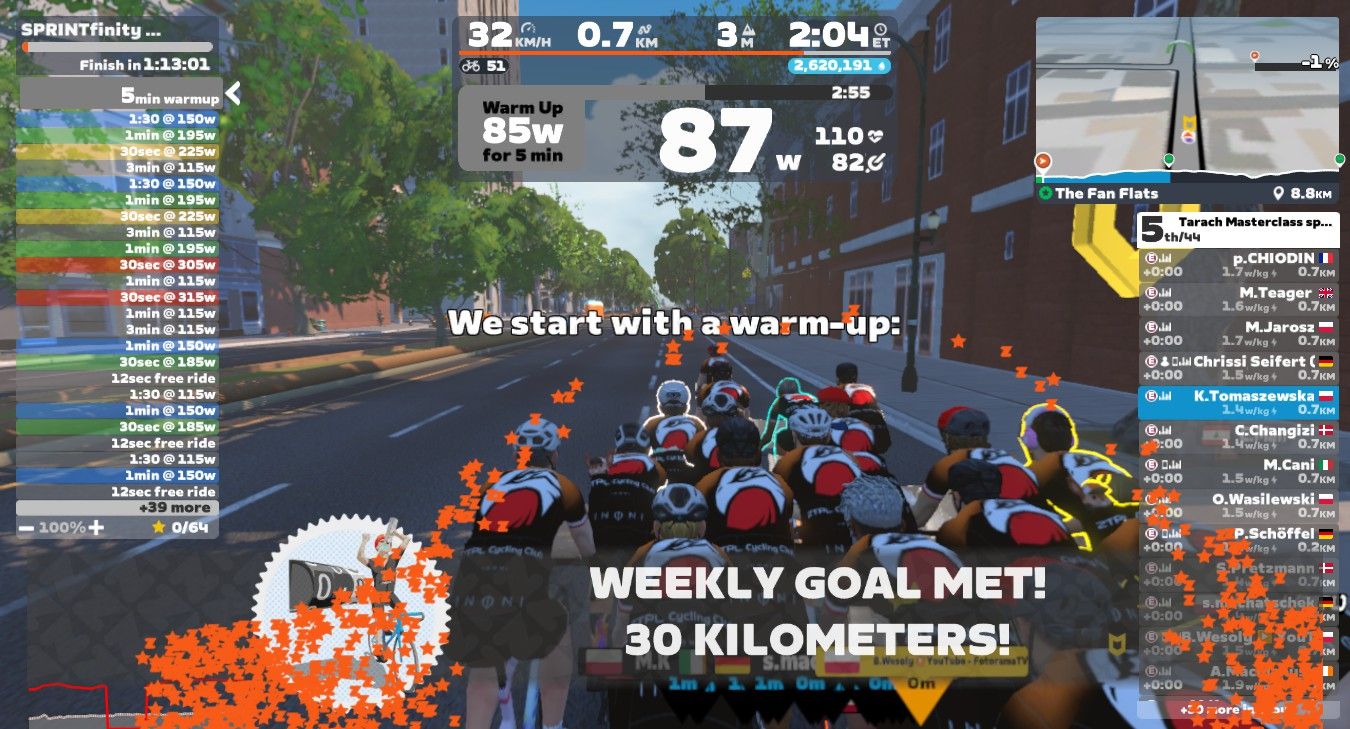Expand the '+39 more' workout intervals
This screenshot has width=1350, height=729.
click(x=118, y=508)
